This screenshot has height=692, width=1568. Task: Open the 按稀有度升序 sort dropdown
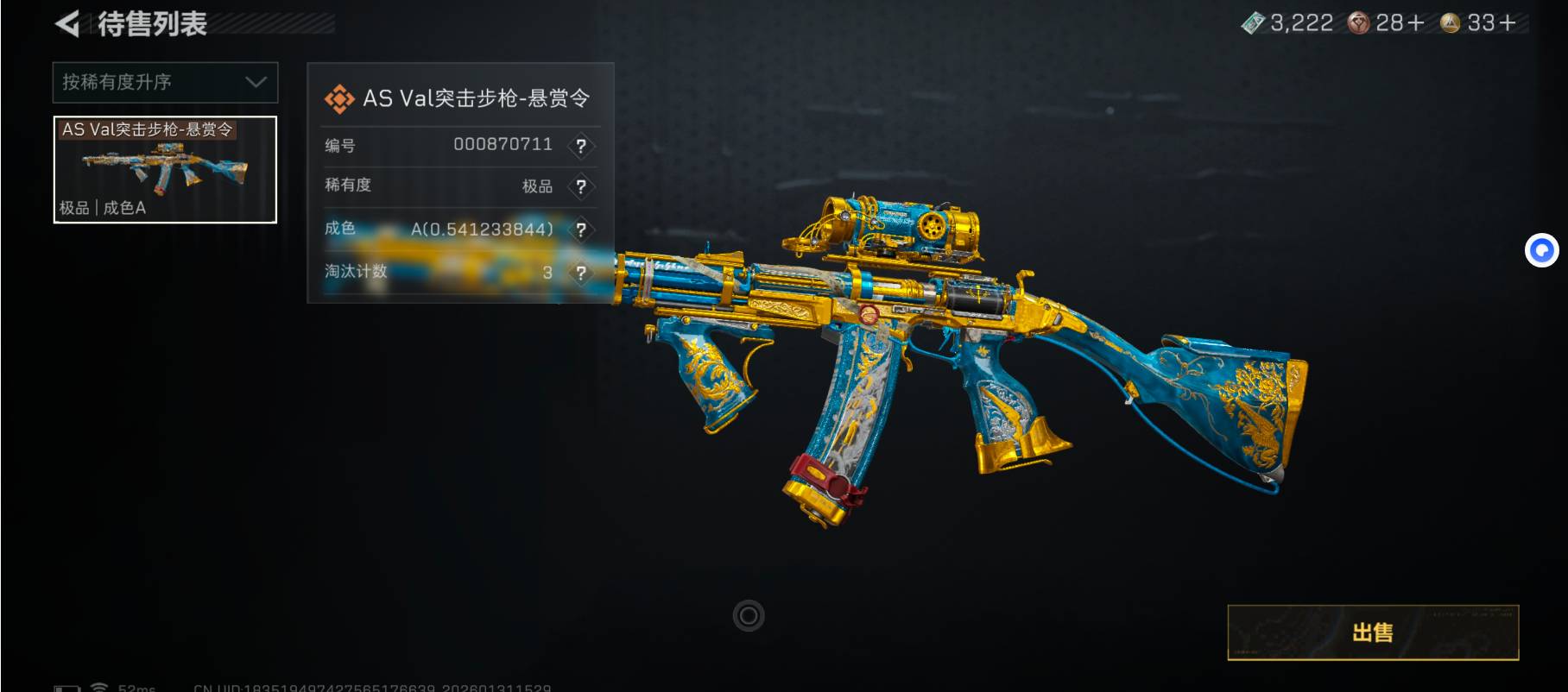[165, 82]
